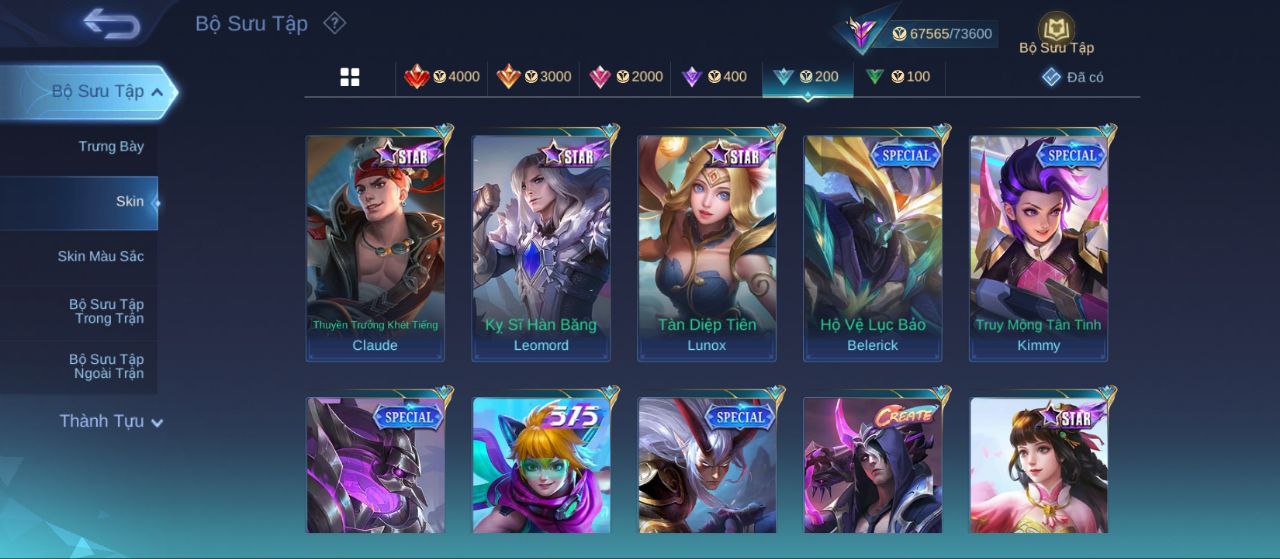Viewport: 1280px width, 559px height.
Task: Show all skins with the grid filter
Action: pos(350,77)
